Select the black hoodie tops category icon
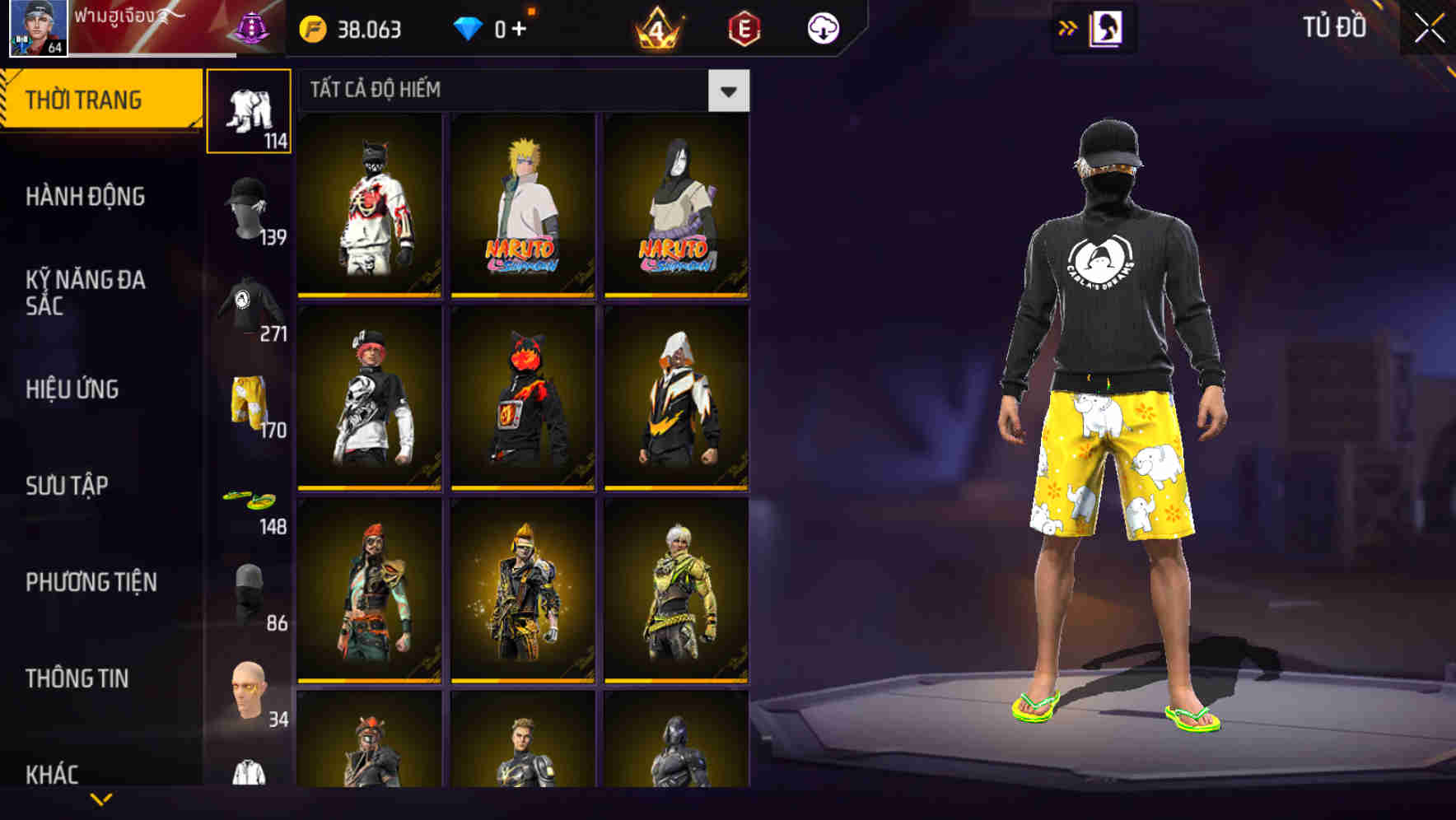Viewport: 1456px width, 820px height. click(249, 305)
